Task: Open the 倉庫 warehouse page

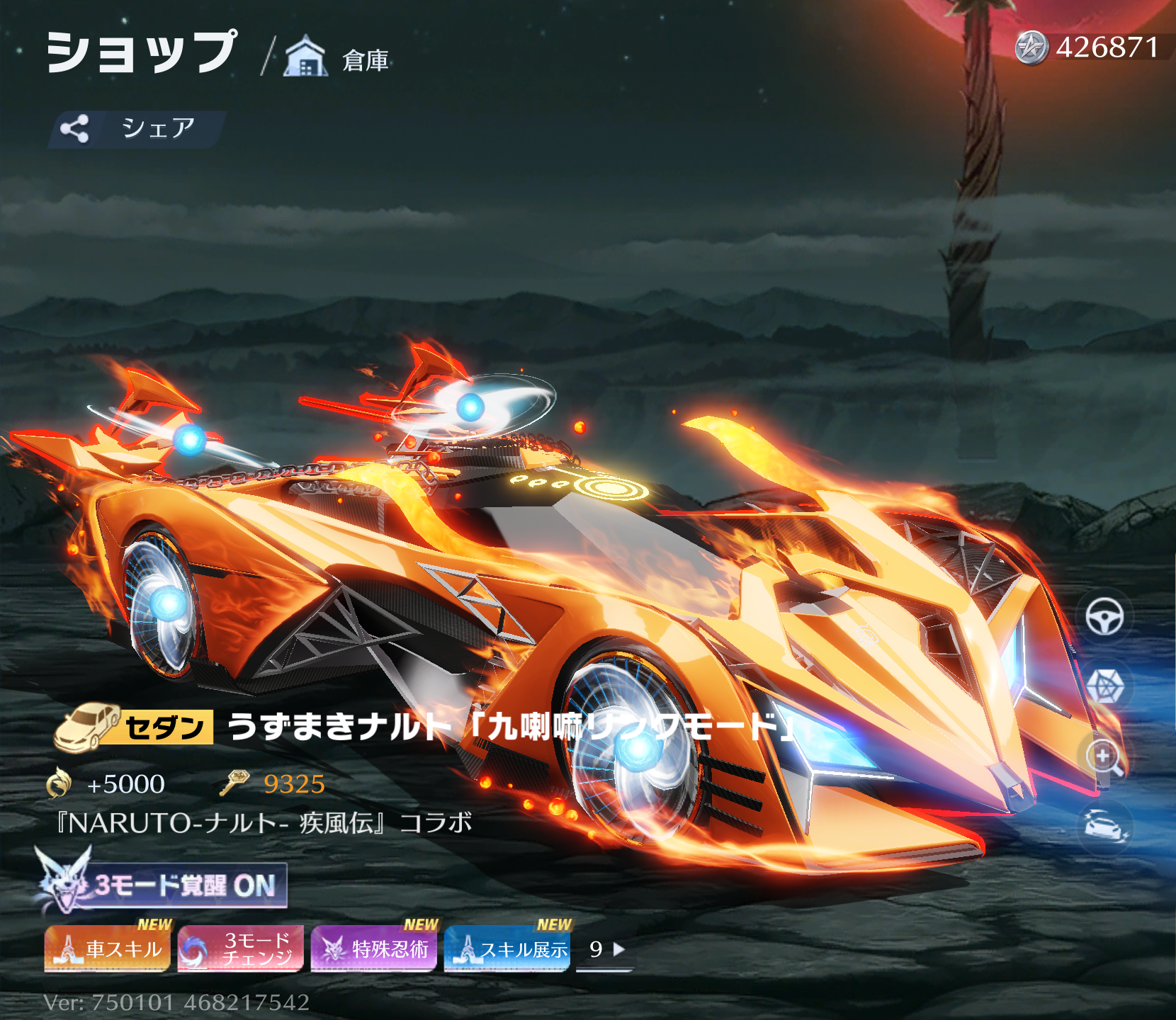Action: point(337,57)
